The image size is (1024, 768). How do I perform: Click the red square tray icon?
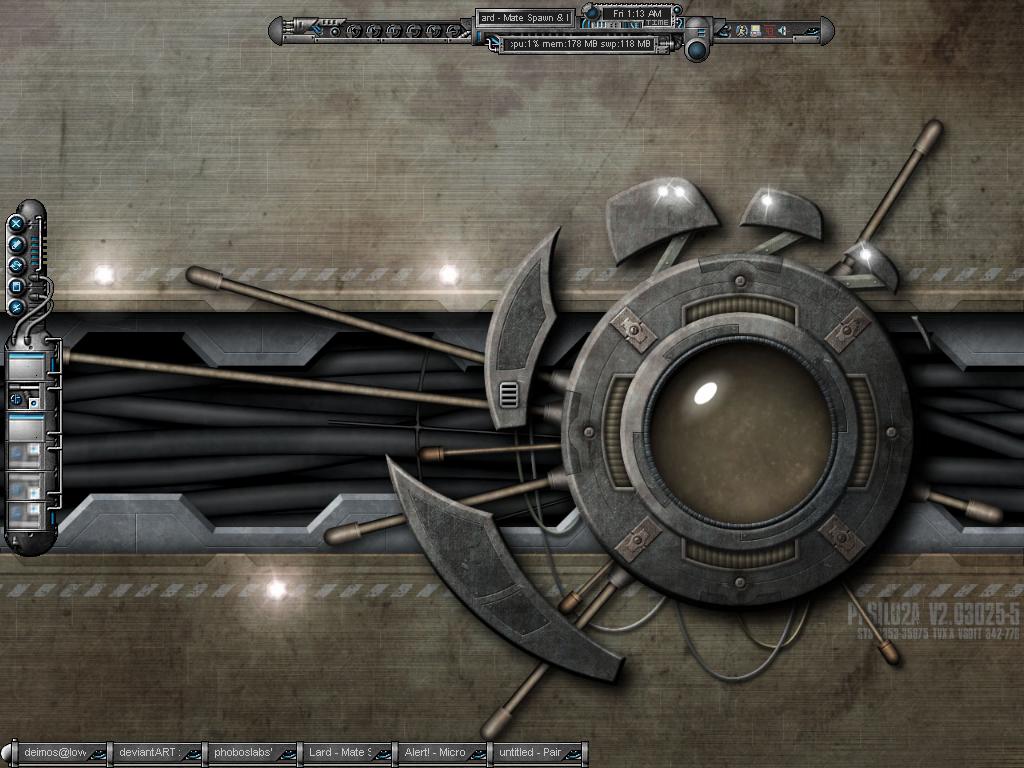coord(768,31)
